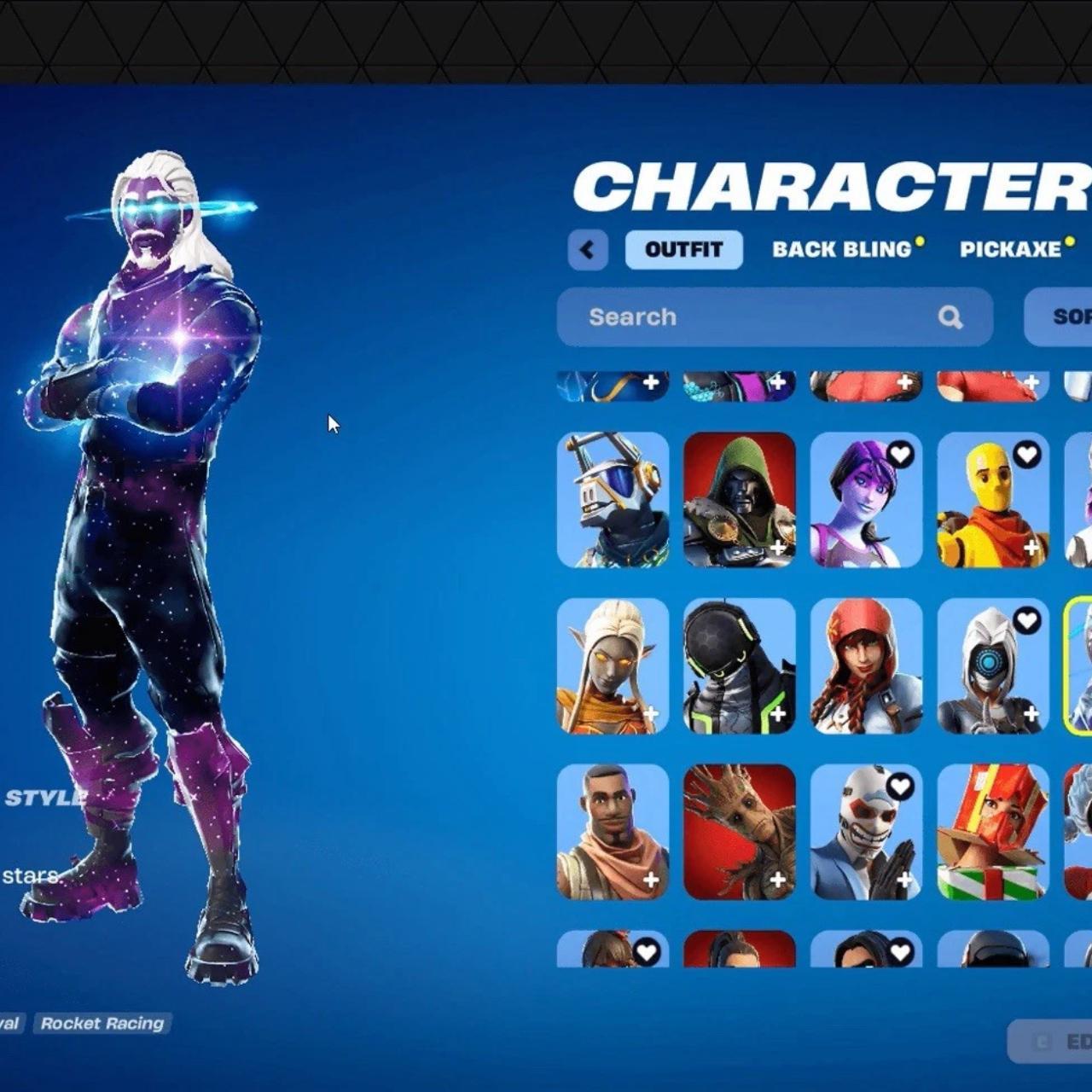Viewport: 1092px width, 1092px height.
Task: Click the plus icon on the red-hooded braided outfit
Action: (x=905, y=715)
